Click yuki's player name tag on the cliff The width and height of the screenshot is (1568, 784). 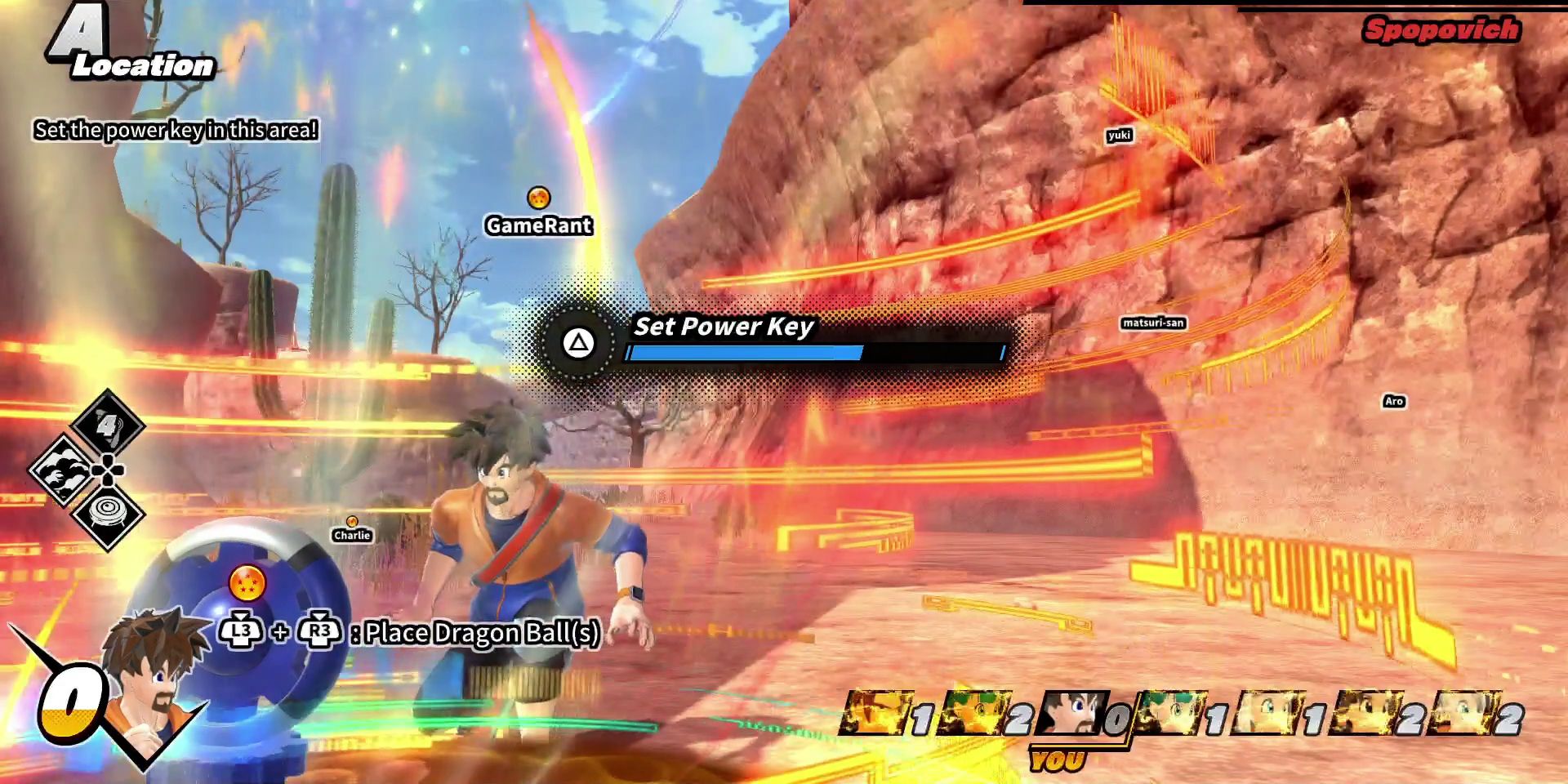pyautogui.click(x=1120, y=136)
